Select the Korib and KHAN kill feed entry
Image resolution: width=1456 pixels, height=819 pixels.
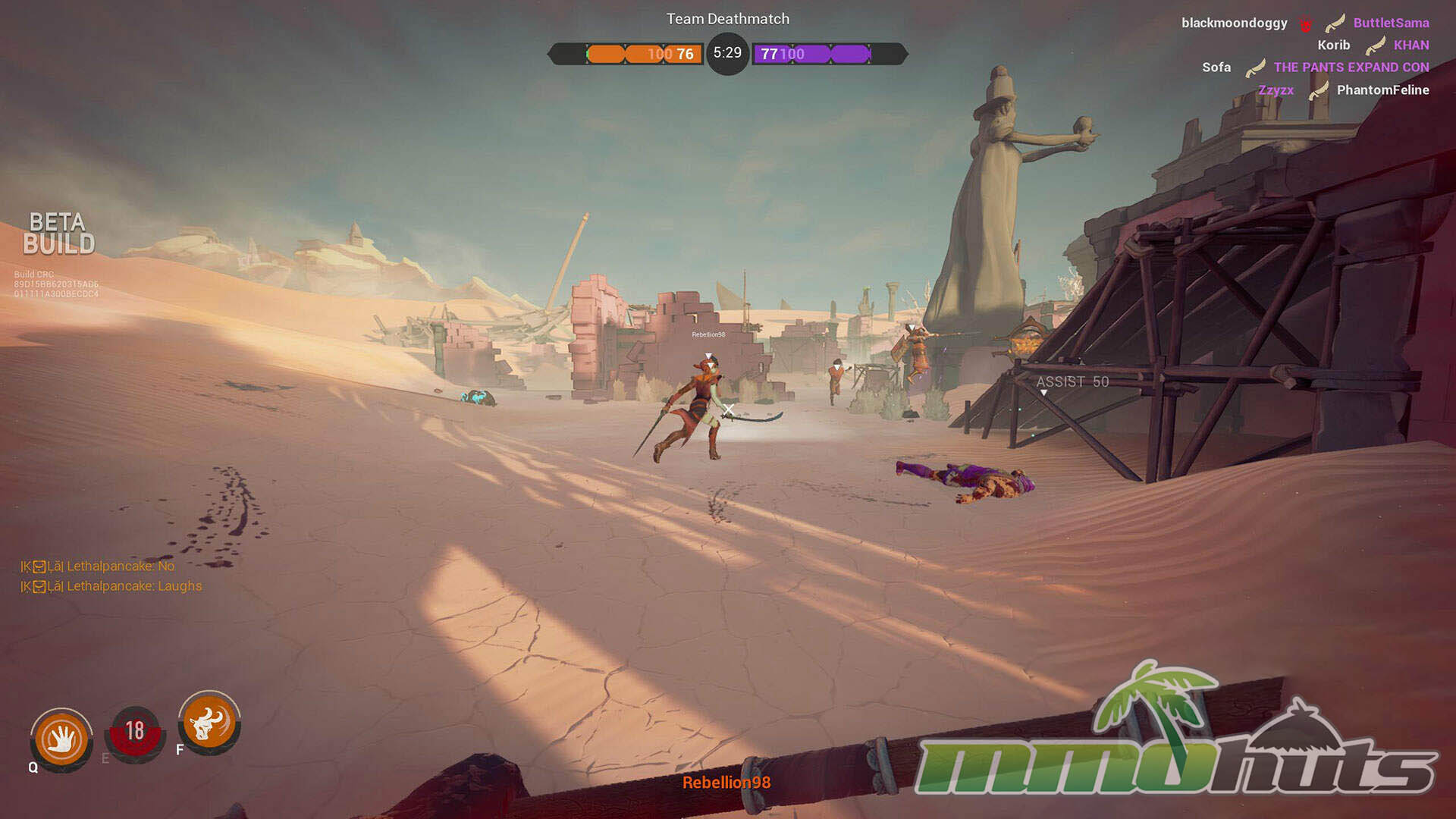[x=1373, y=45]
